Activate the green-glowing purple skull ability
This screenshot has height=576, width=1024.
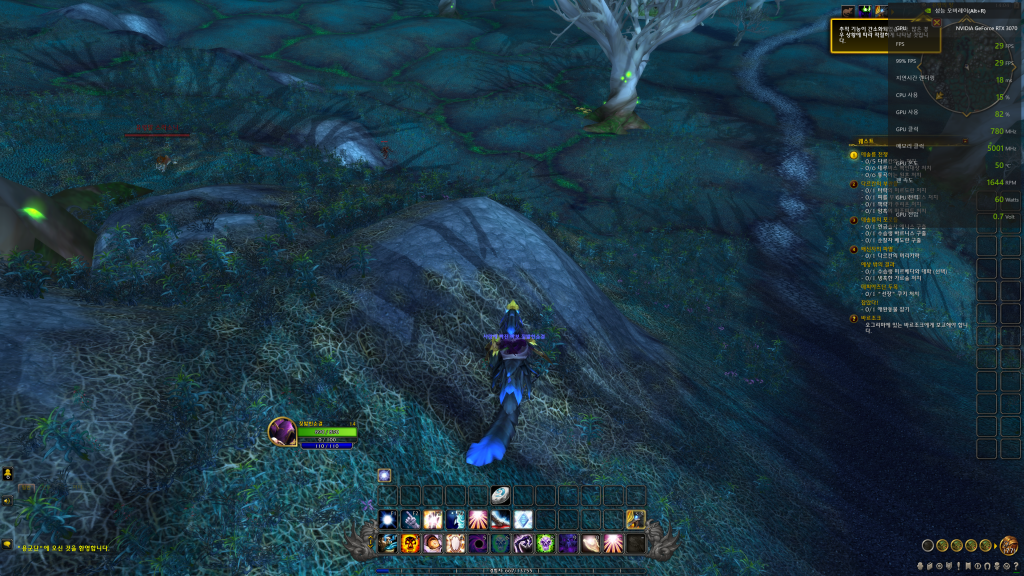546,543
